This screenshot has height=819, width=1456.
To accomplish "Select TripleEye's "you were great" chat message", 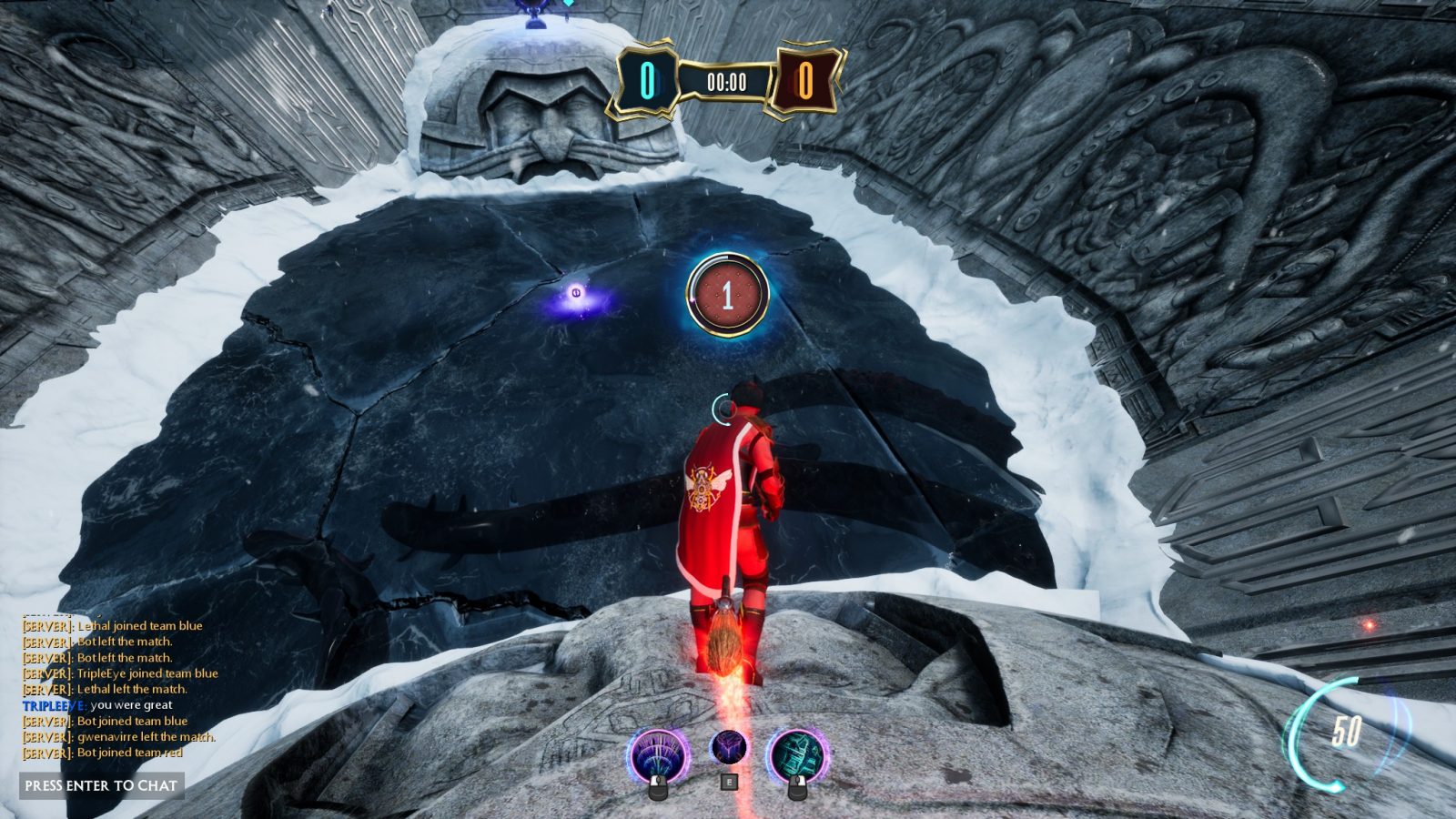I will point(97,705).
